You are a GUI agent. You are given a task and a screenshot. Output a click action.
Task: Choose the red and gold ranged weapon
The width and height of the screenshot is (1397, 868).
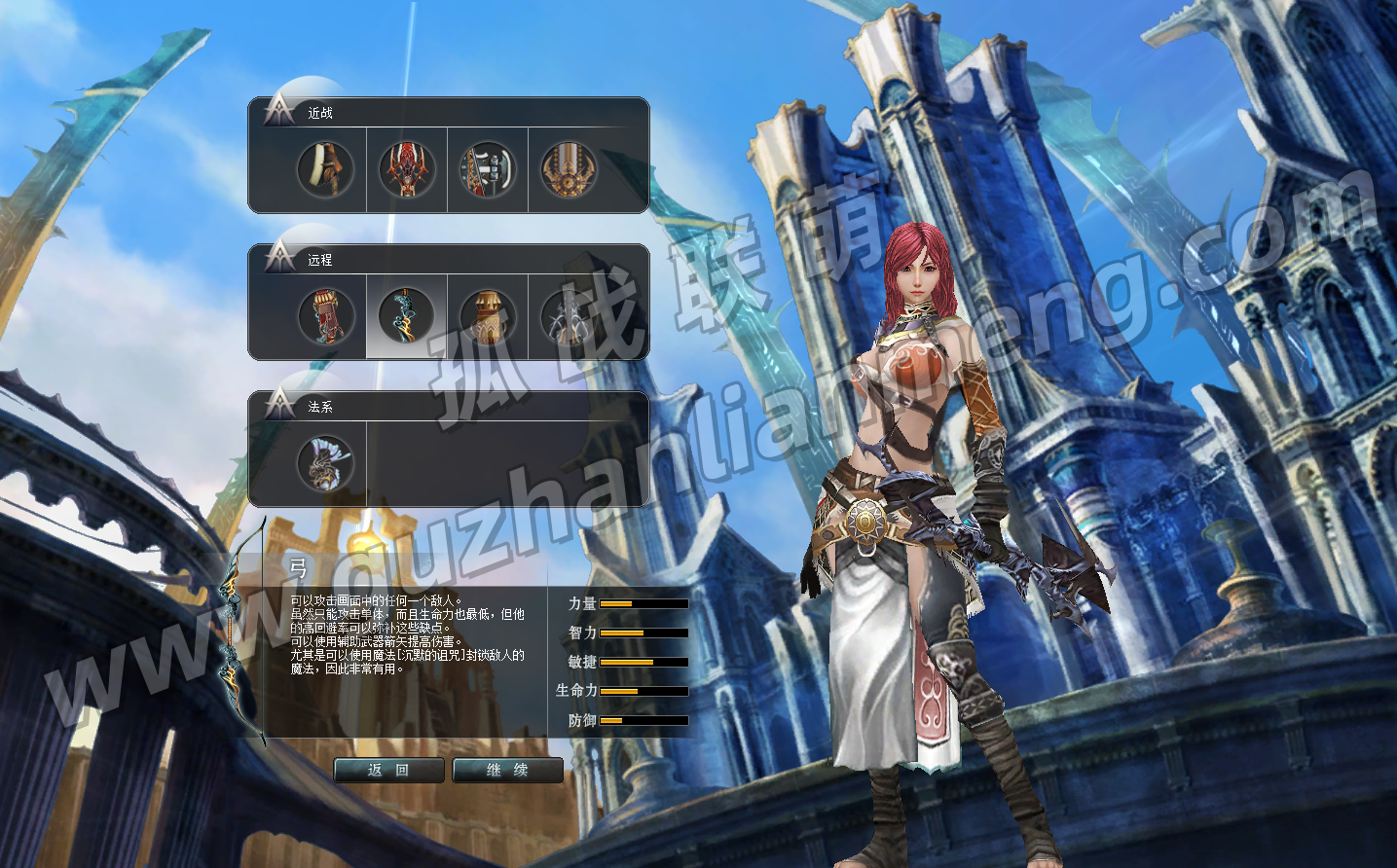[325, 316]
